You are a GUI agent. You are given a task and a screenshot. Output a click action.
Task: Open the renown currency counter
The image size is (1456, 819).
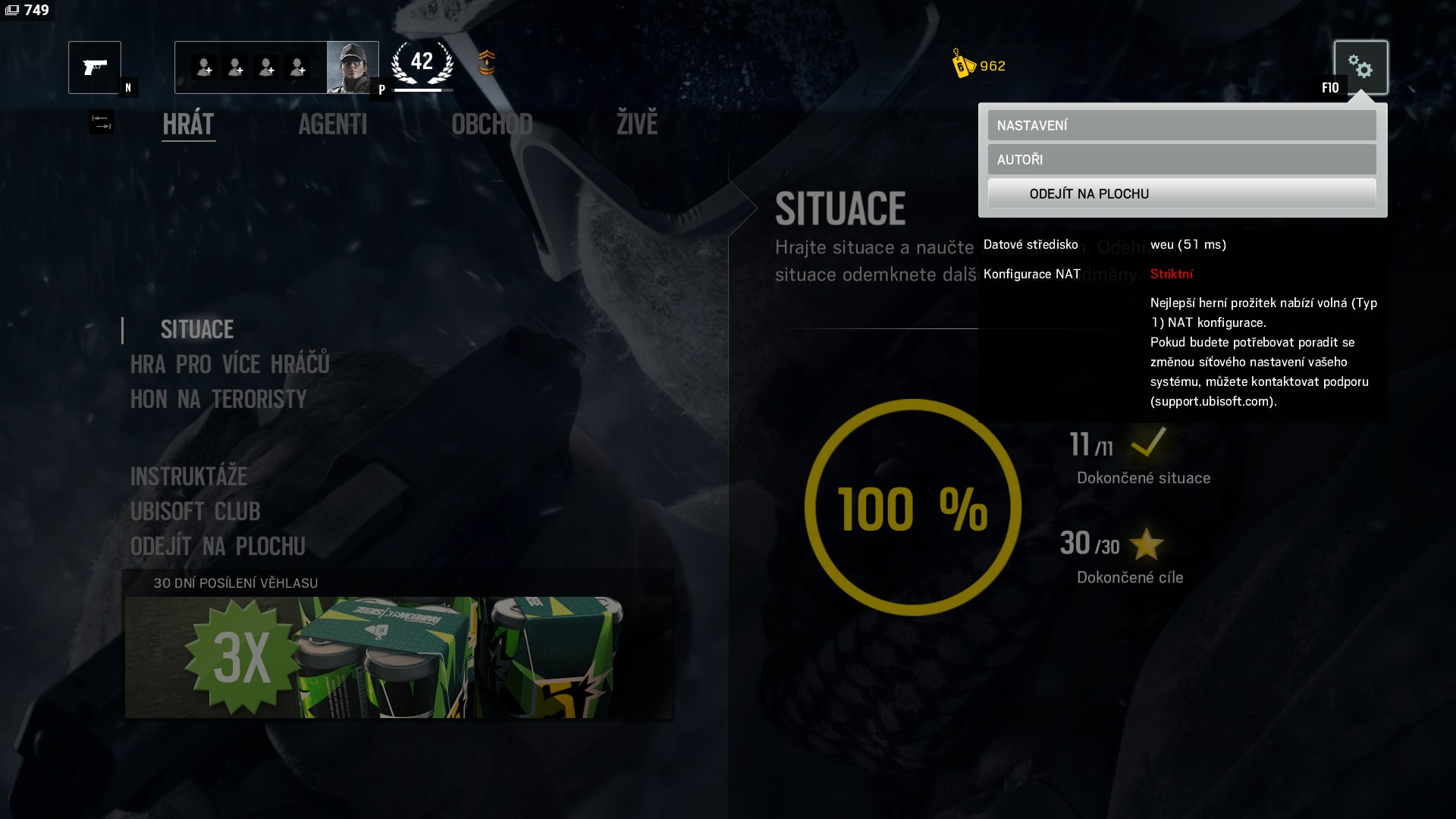979,65
